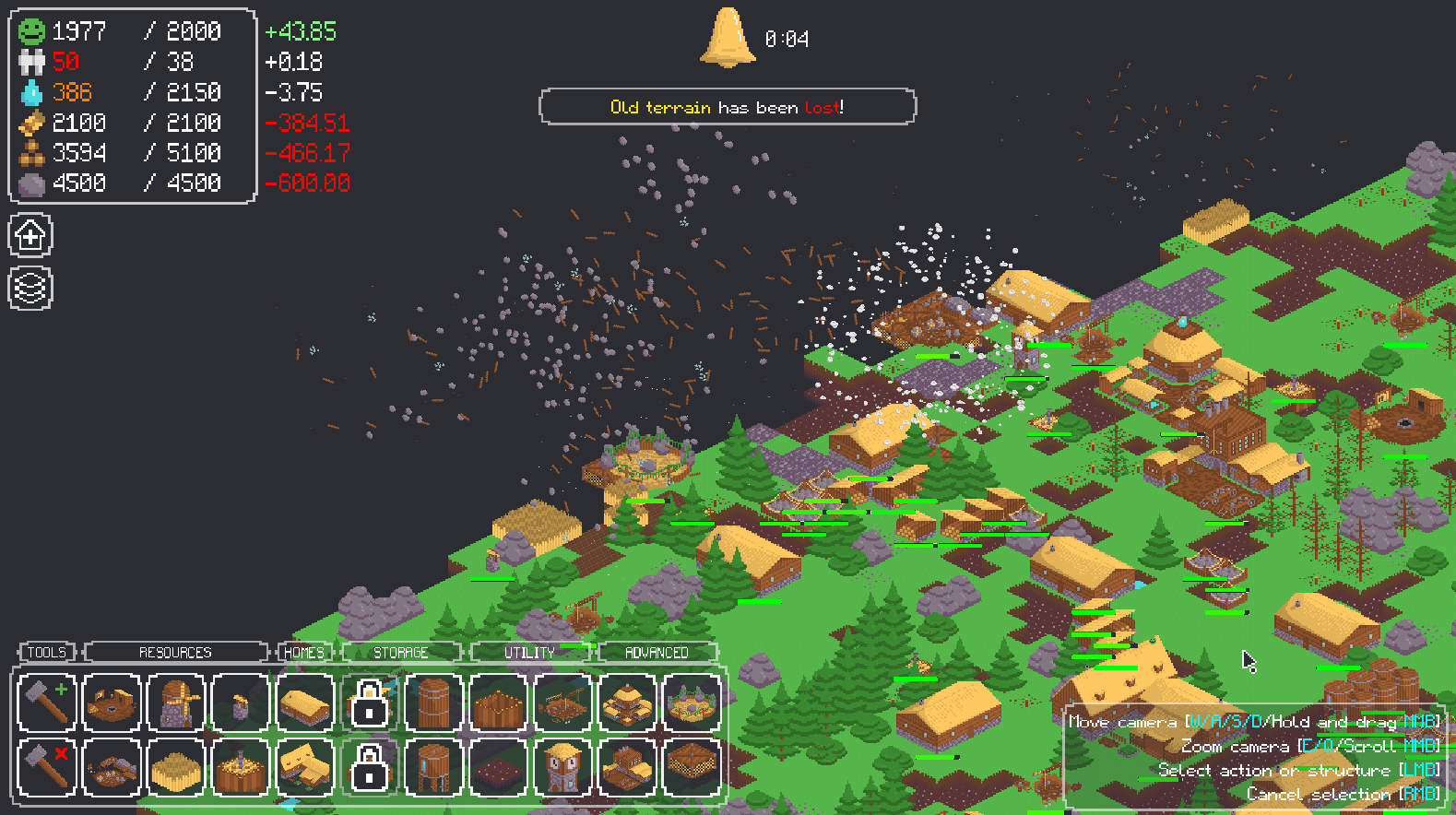Toggle the stacked layers view button
Viewport: 1456px width, 815px height.
point(30,289)
